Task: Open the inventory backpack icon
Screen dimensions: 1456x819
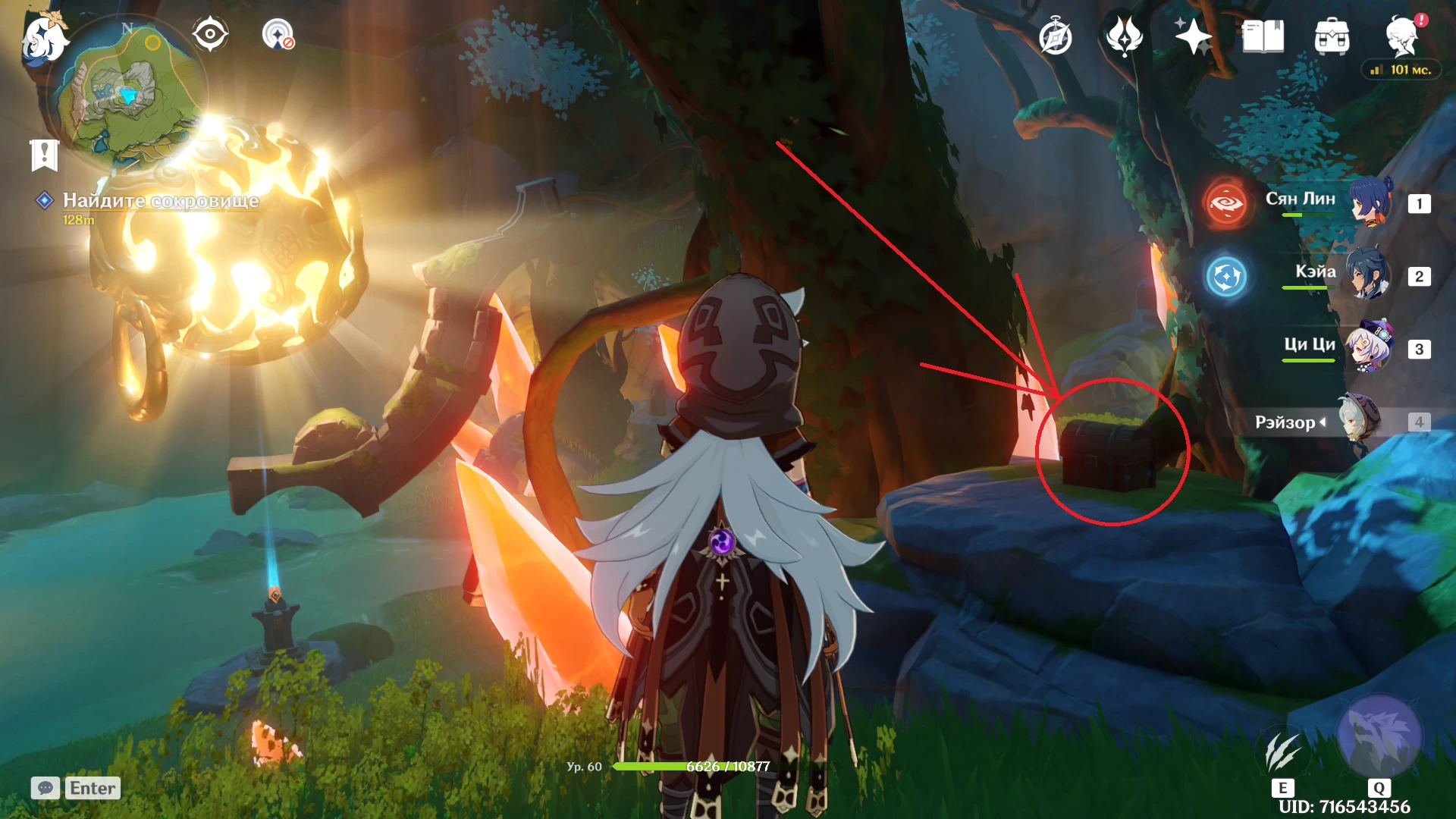Action: [x=1332, y=37]
